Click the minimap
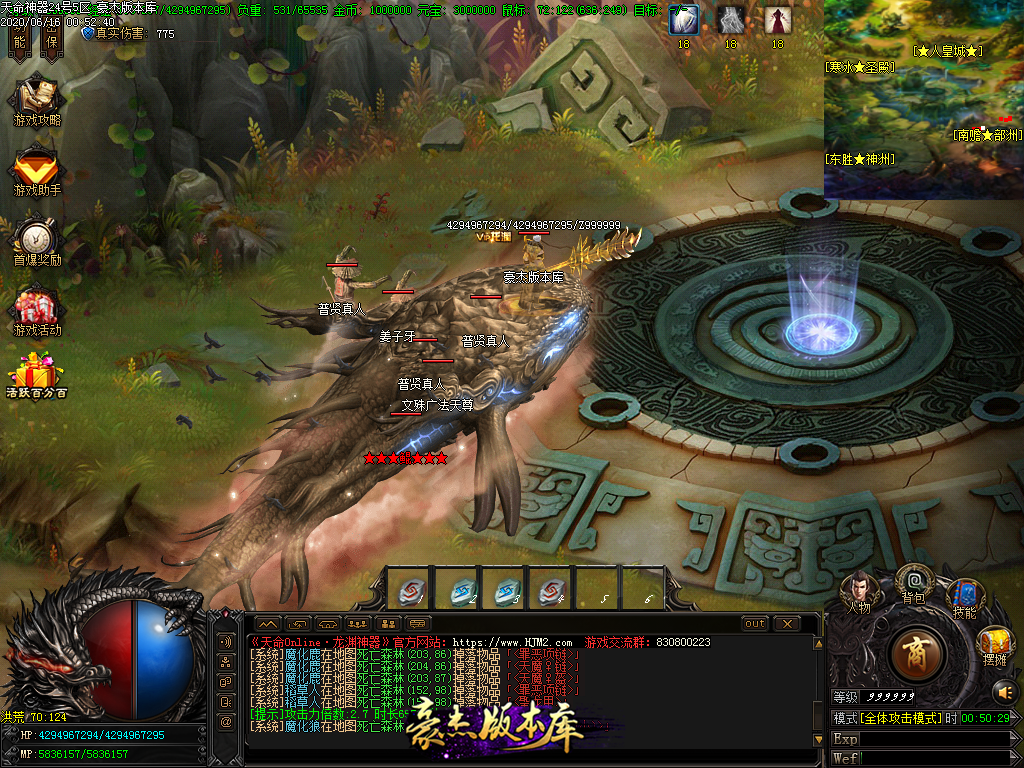Screen dimensions: 1024x768 [923, 100]
